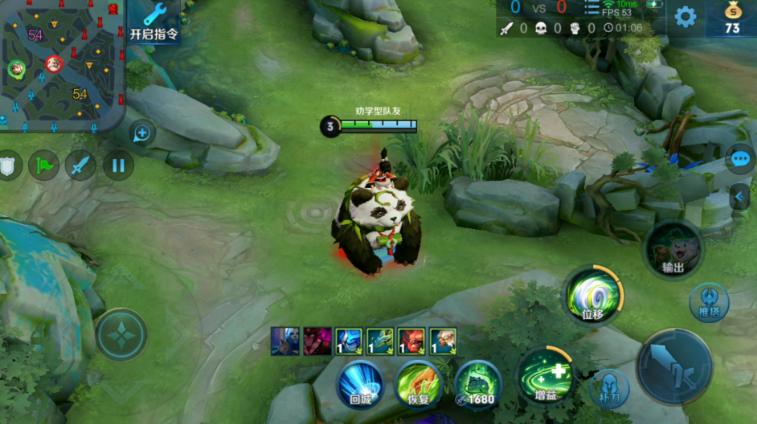Use the 恢复 restore skill
The width and height of the screenshot is (757, 424).
pos(419,385)
